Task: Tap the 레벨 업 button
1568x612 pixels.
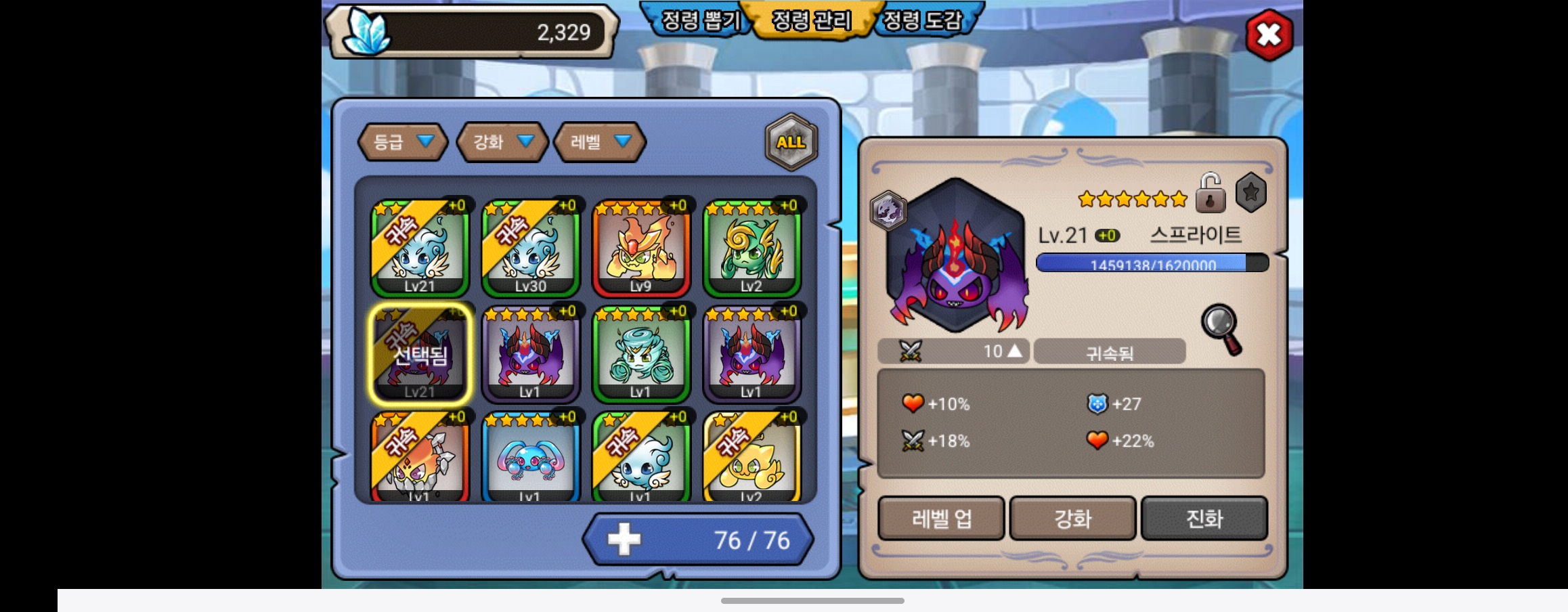Action: [941, 519]
